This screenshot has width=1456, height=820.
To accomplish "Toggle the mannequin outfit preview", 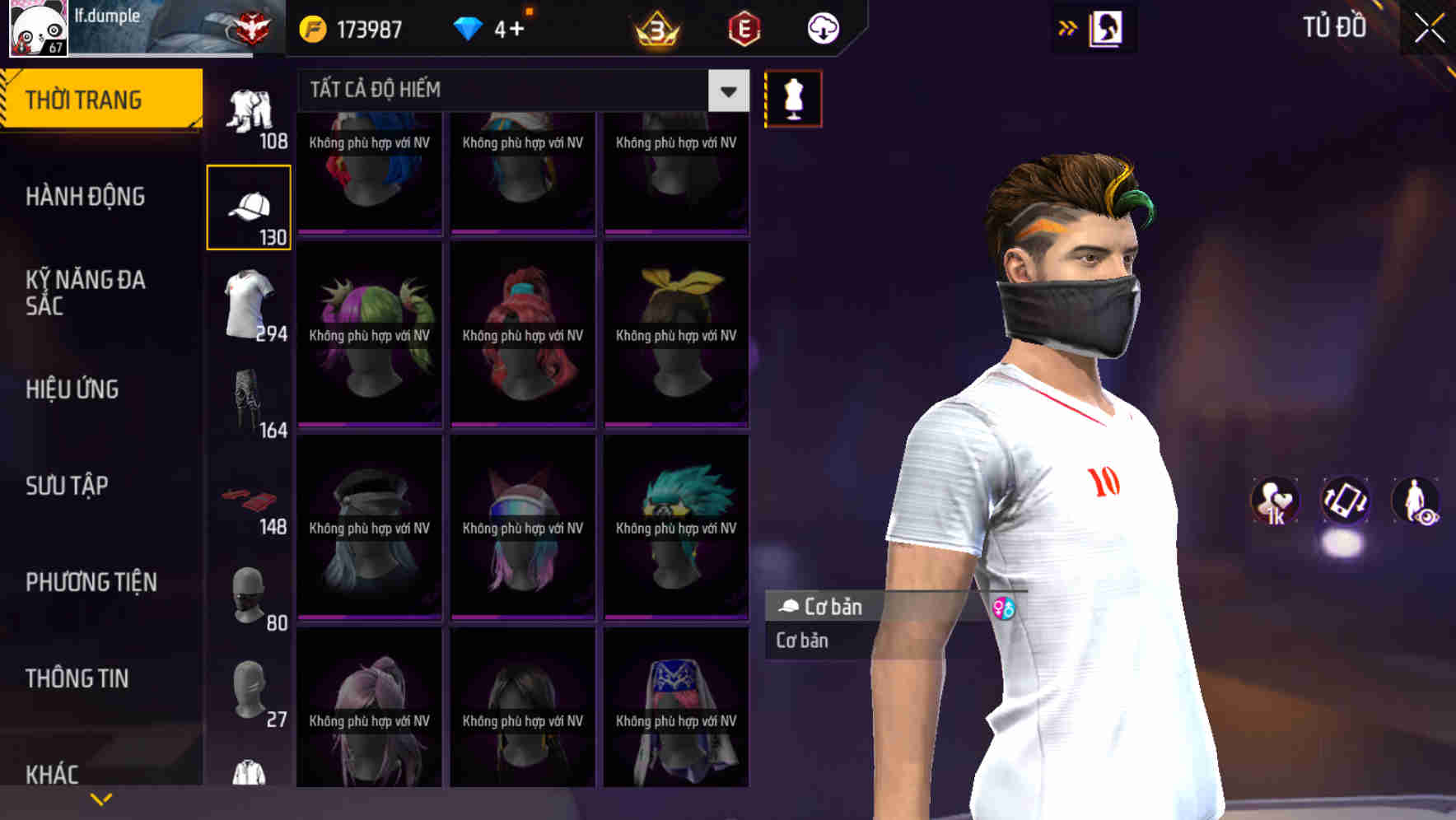I will (x=793, y=97).
